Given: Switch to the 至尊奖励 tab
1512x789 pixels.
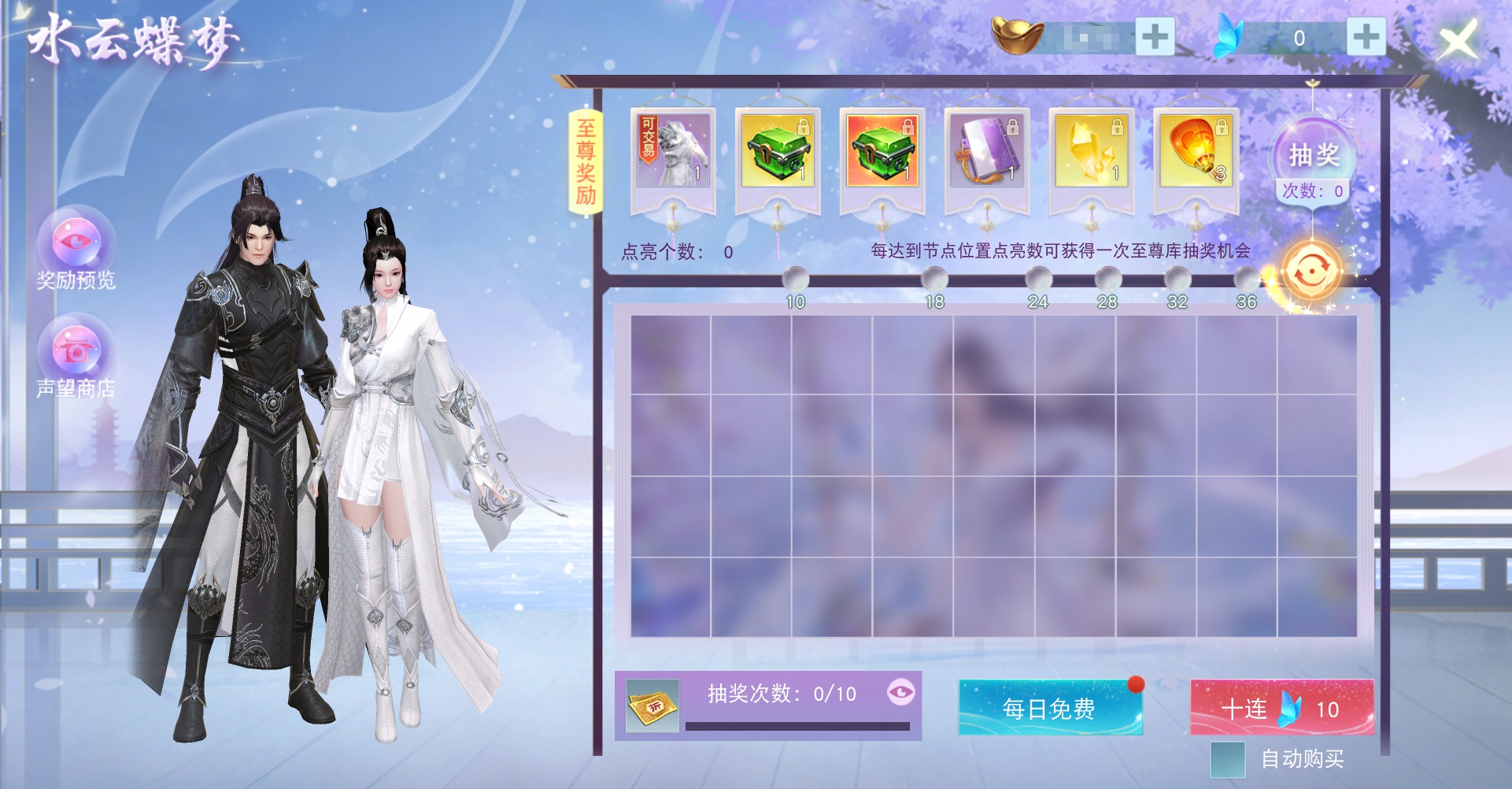Looking at the screenshot, I should coord(587,163).
